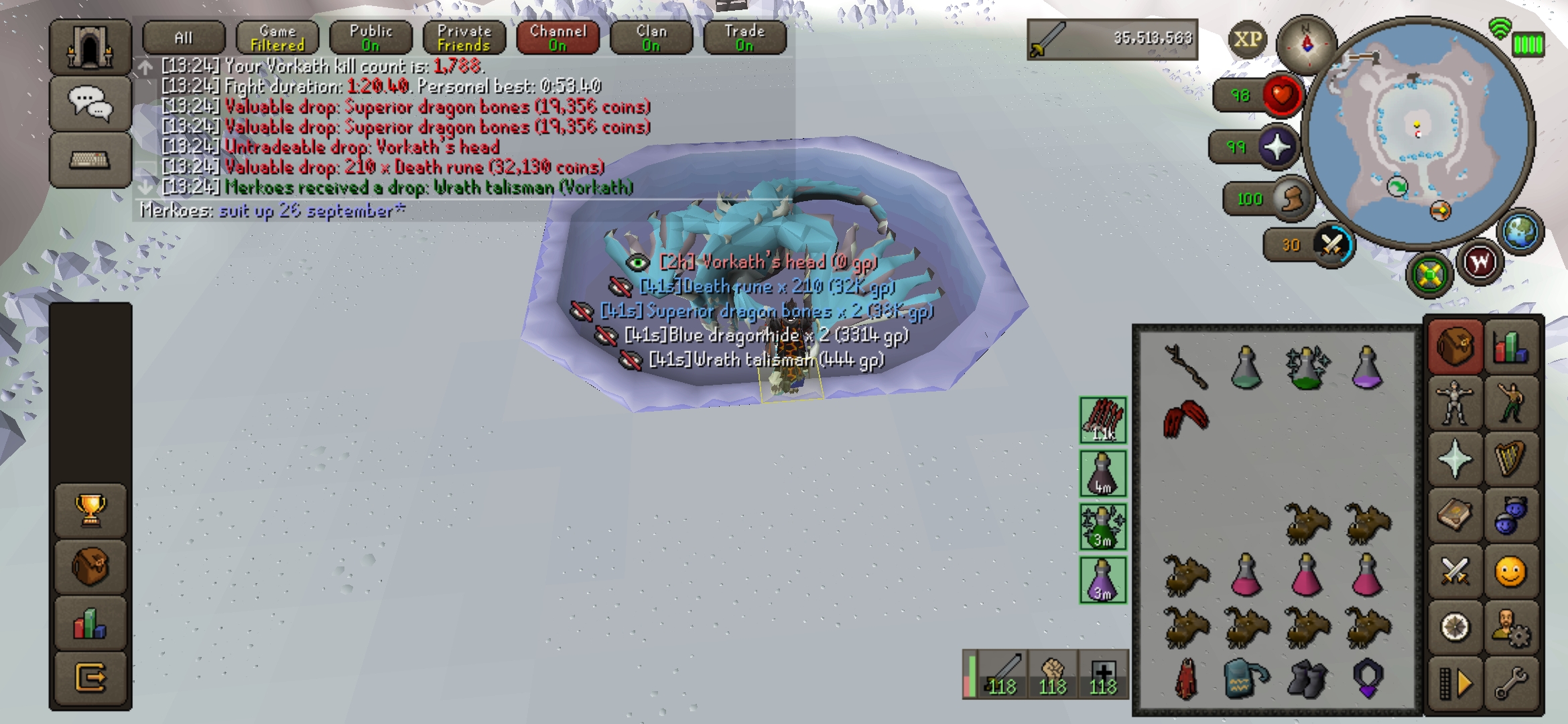Toggle quick prayers on the prayer orb
The width and height of the screenshot is (1568, 724).
point(1279,147)
